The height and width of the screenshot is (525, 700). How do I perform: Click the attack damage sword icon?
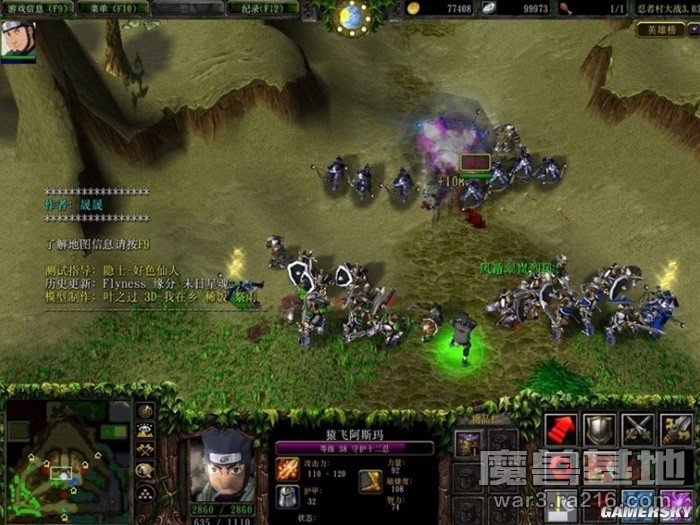[x=287, y=467]
